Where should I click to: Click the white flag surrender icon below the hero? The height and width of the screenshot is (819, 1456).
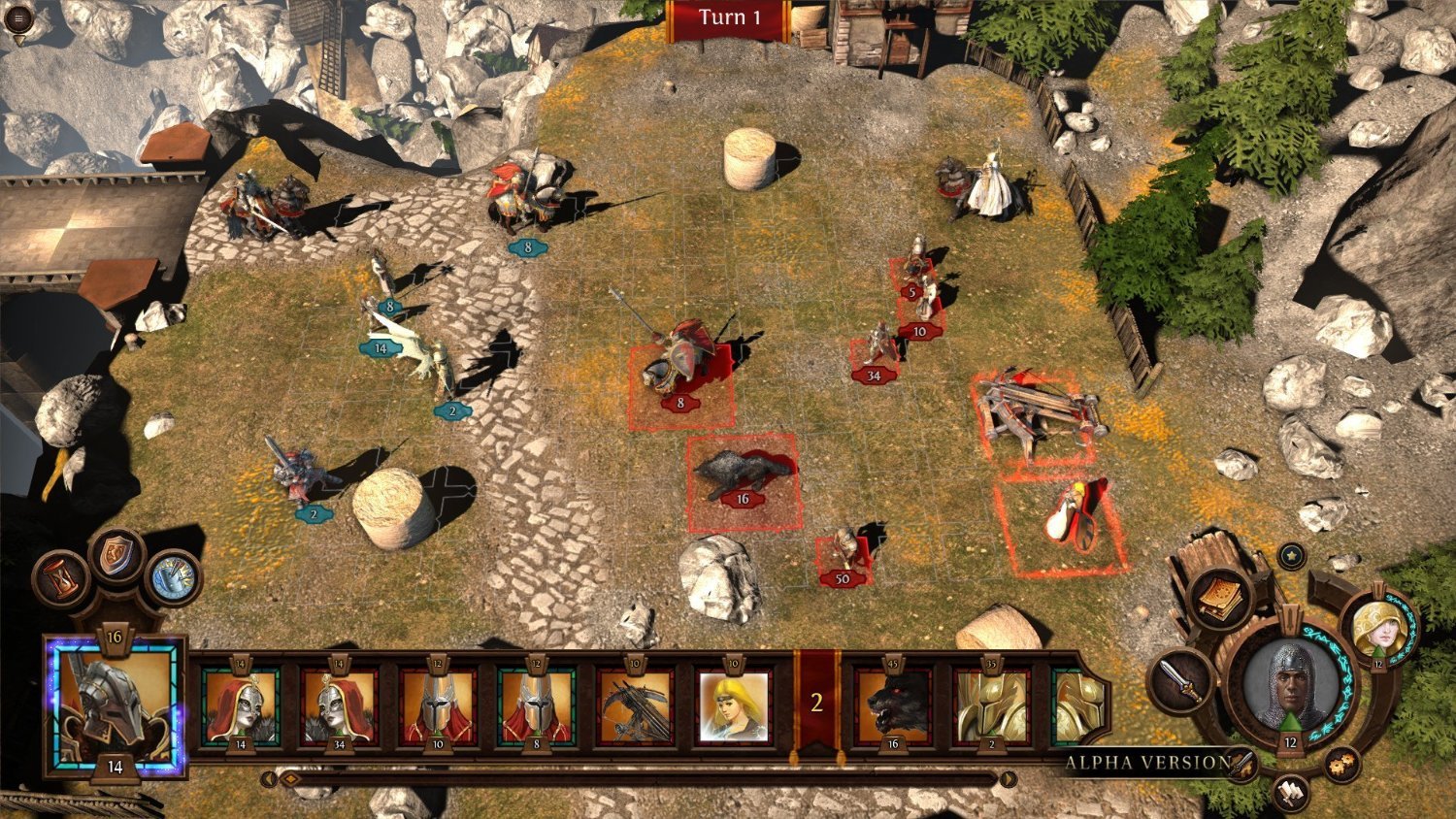point(1291,792)
